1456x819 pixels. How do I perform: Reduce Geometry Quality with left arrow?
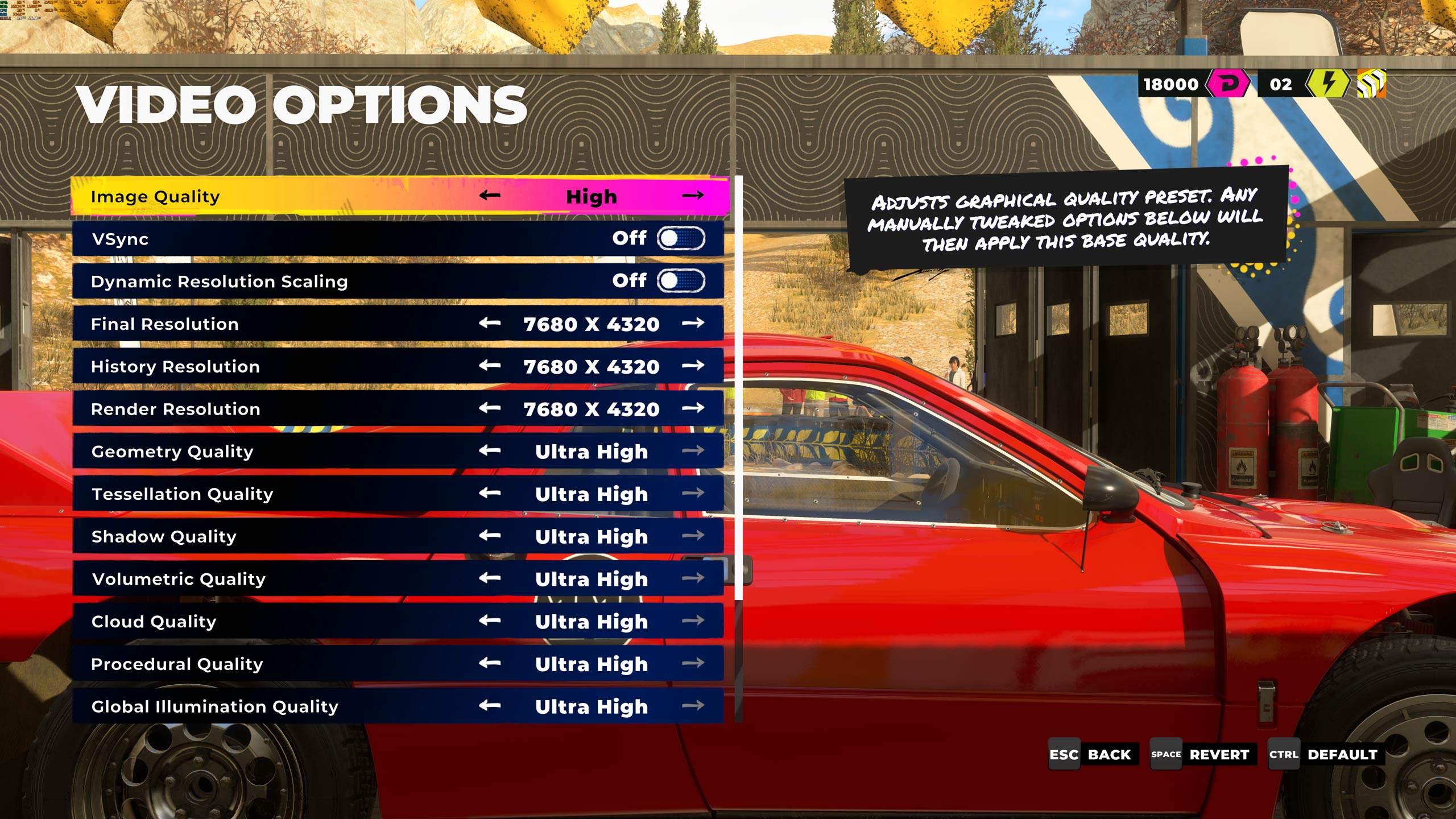(x=489, y=450)
